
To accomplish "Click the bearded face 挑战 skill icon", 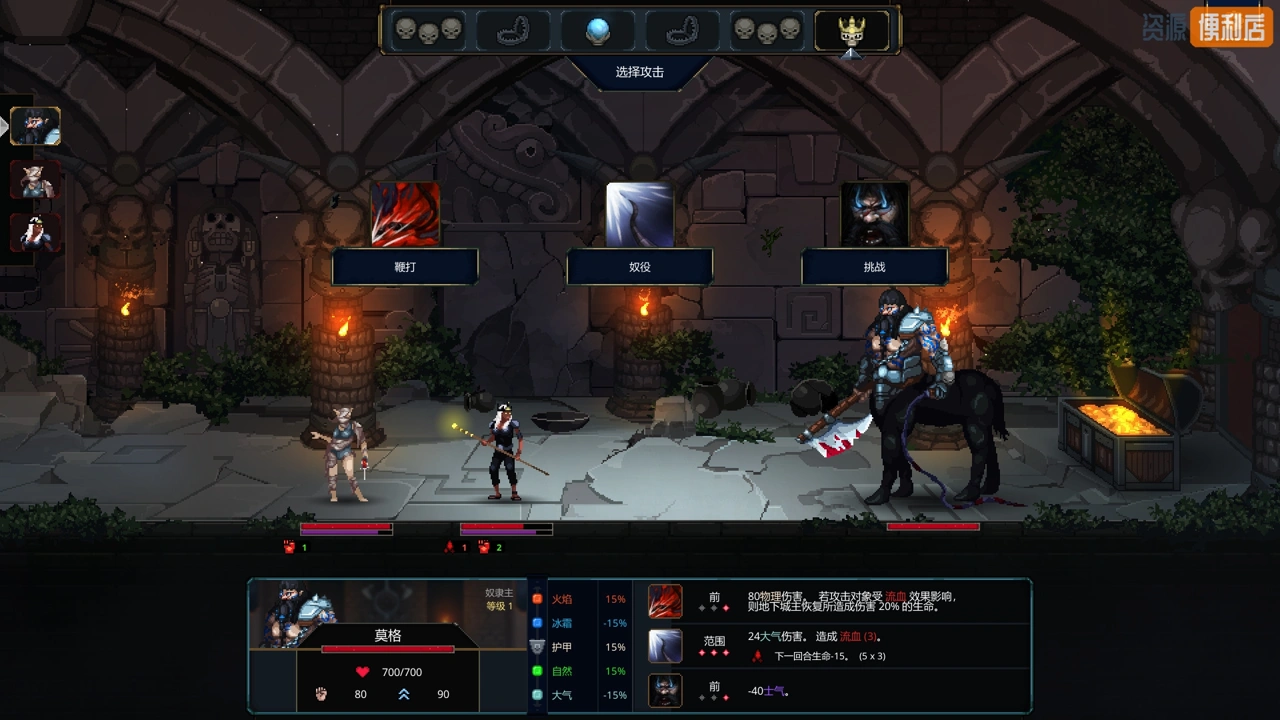I will pyautogui.click(x=875, y=214).
